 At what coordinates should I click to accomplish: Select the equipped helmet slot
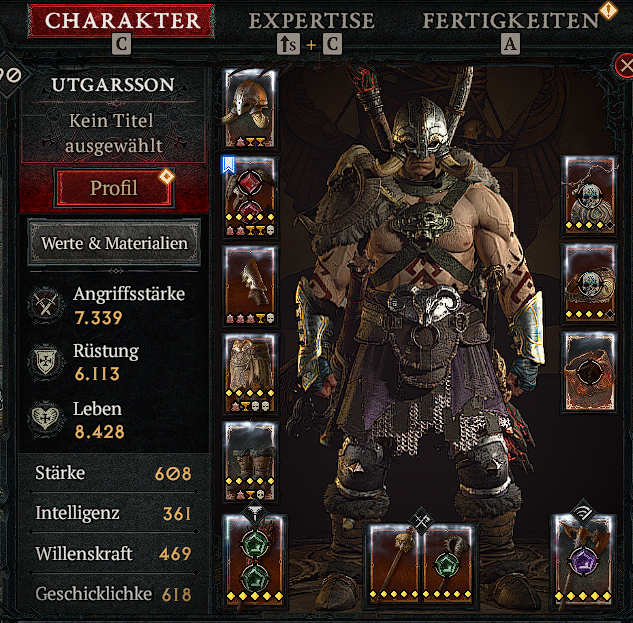point(248,108)
